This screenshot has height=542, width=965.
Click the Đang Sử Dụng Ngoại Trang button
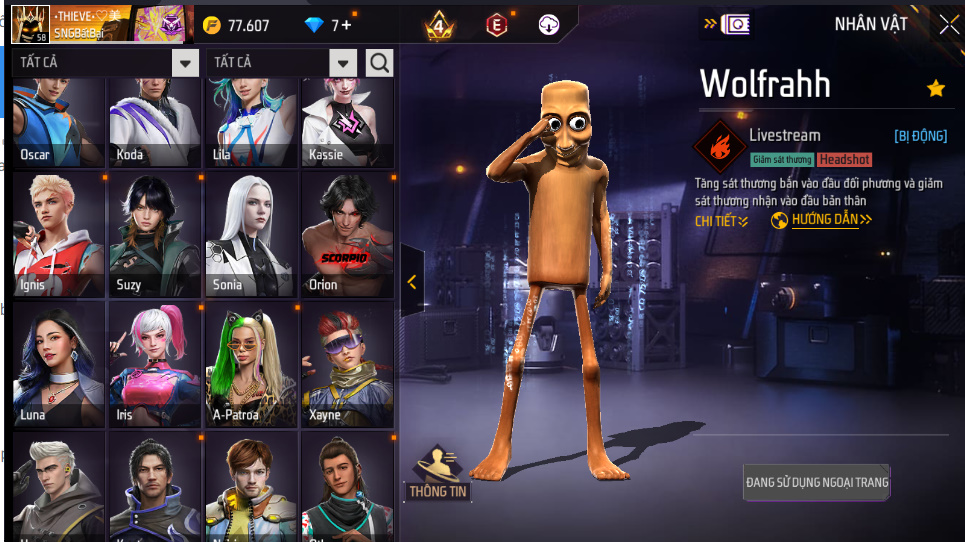(817, 482)
